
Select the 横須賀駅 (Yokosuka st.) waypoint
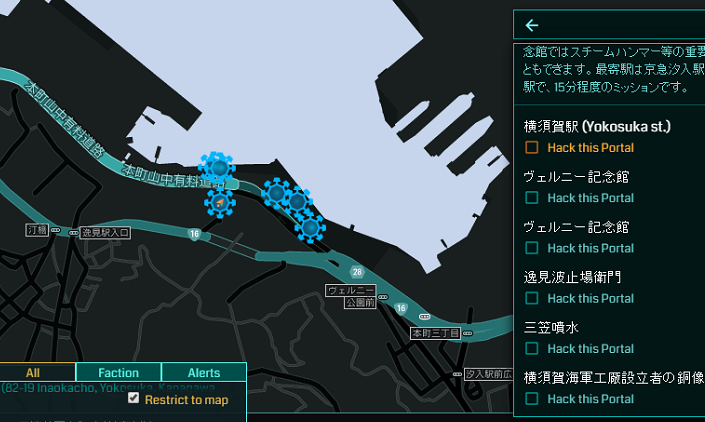point(597,127)
